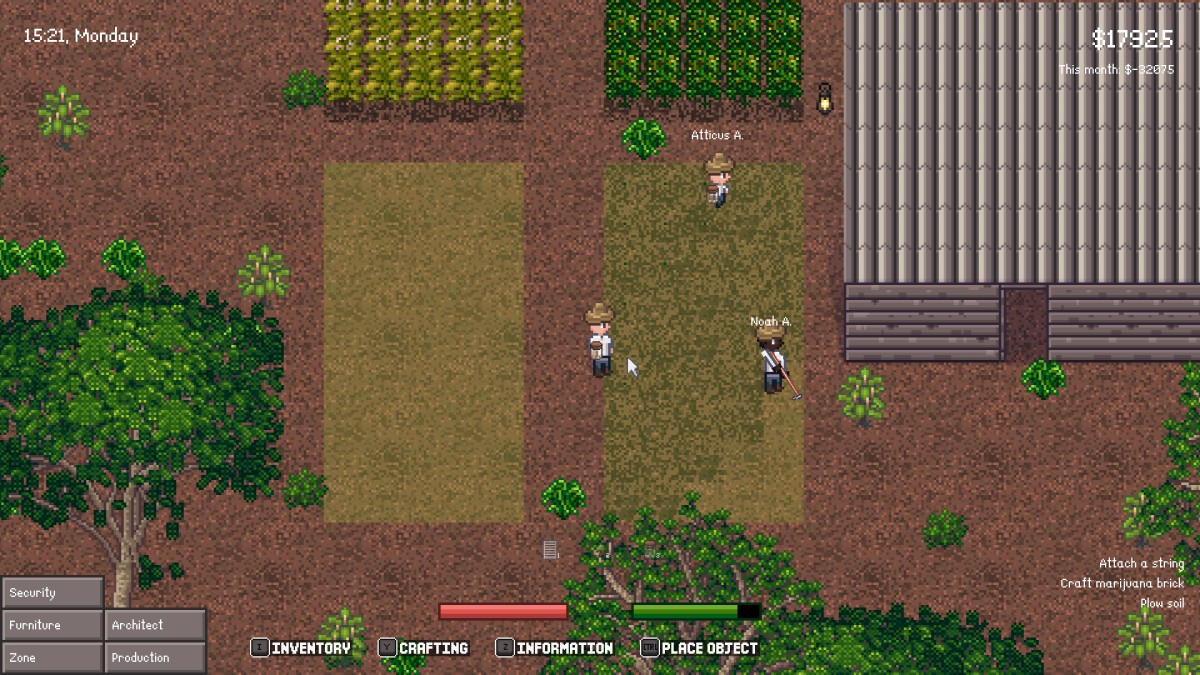Select the Architect build menu
1200x675 pixels.
click(x=155, y=625)
